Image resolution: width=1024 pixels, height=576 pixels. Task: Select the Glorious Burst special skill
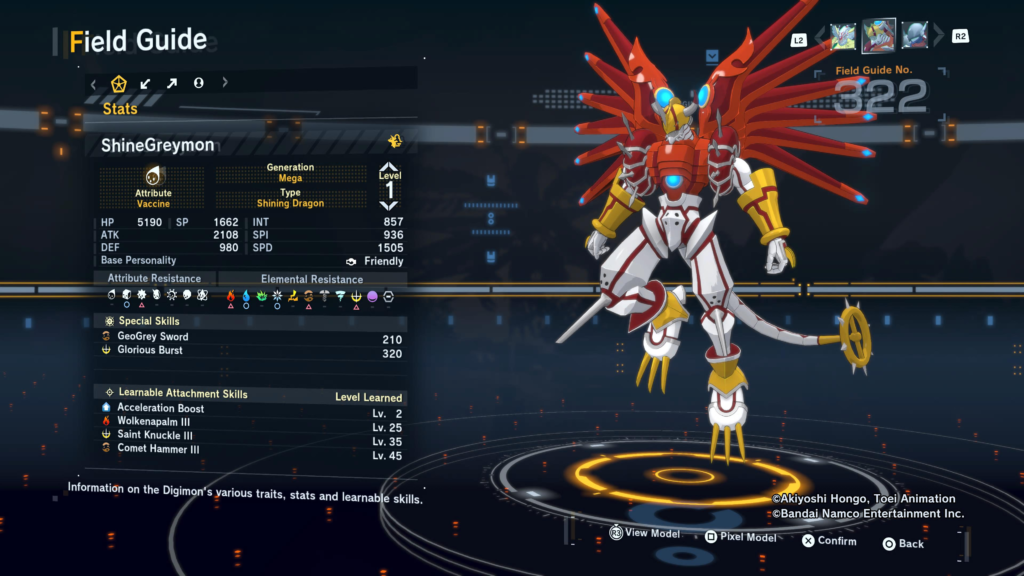point(150,351)
